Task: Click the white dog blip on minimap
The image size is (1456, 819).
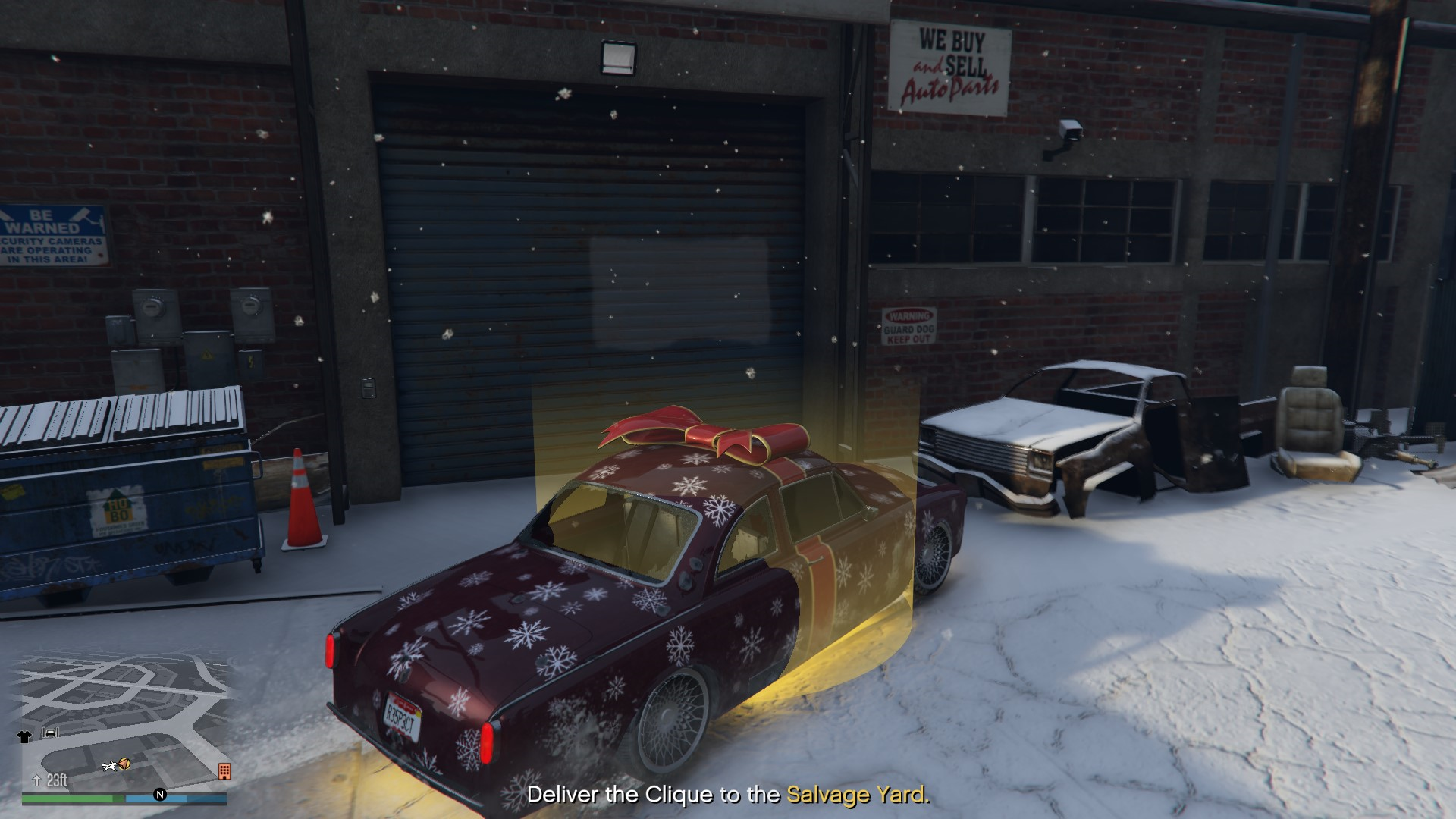Action: point(109,767)
